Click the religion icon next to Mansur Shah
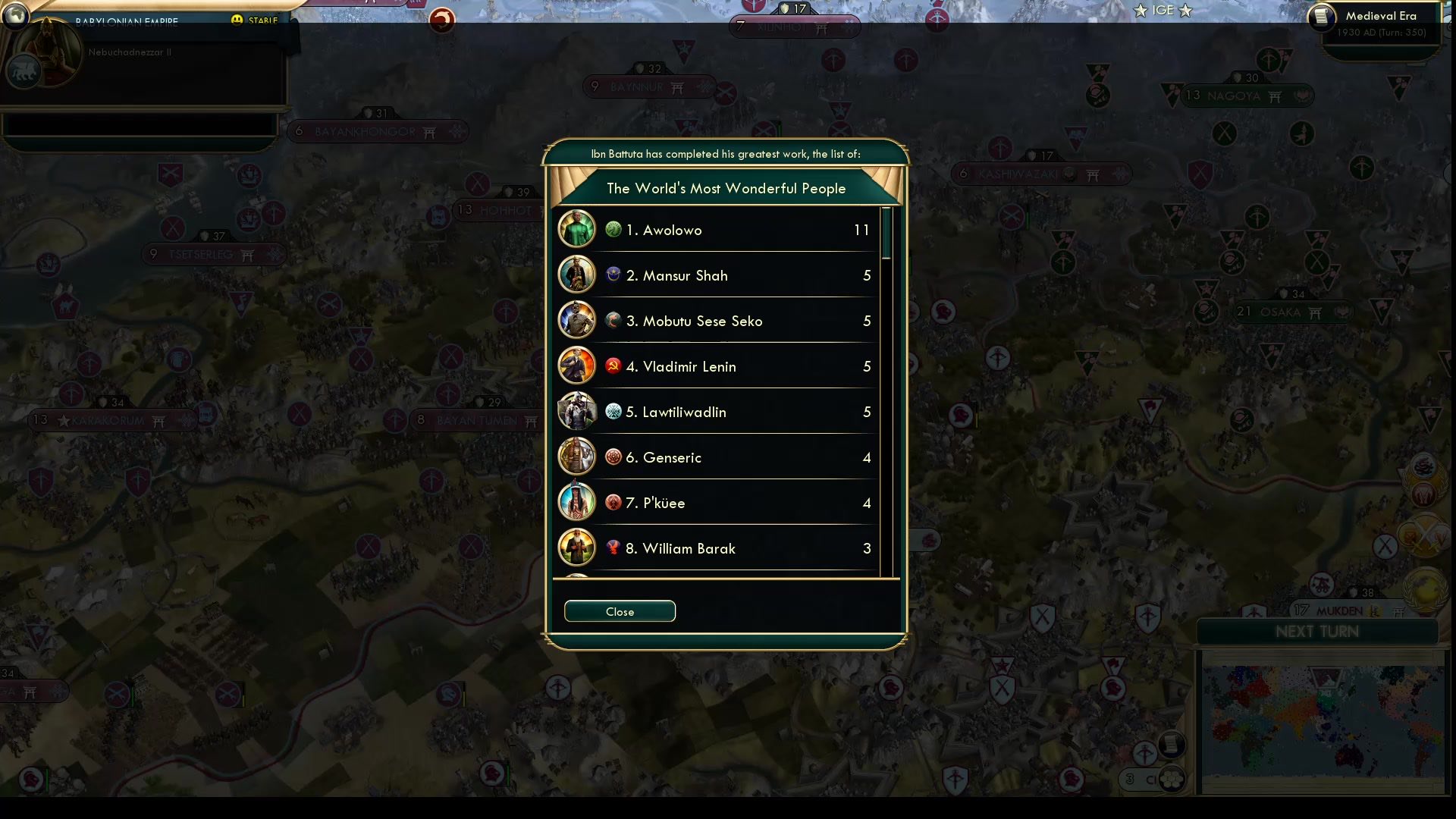The image size is (1456, 819). pyautogui.click(x=613, y=275)
